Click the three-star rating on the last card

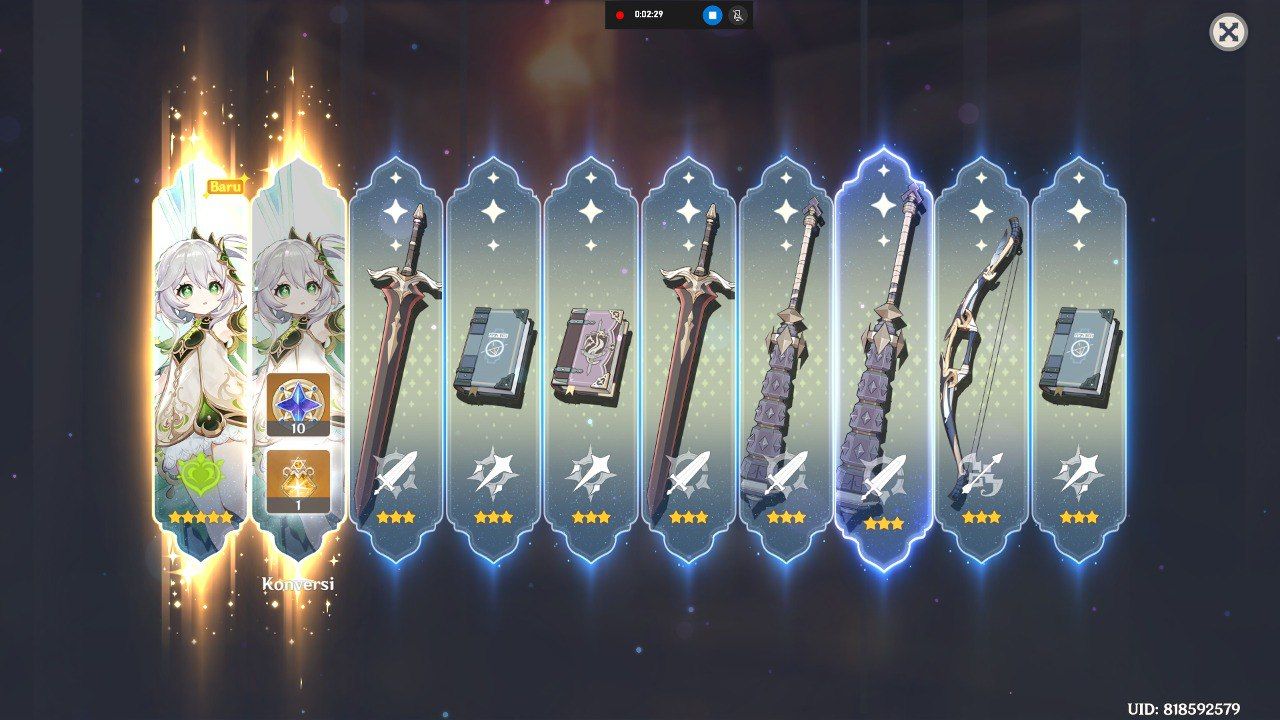1078,519
